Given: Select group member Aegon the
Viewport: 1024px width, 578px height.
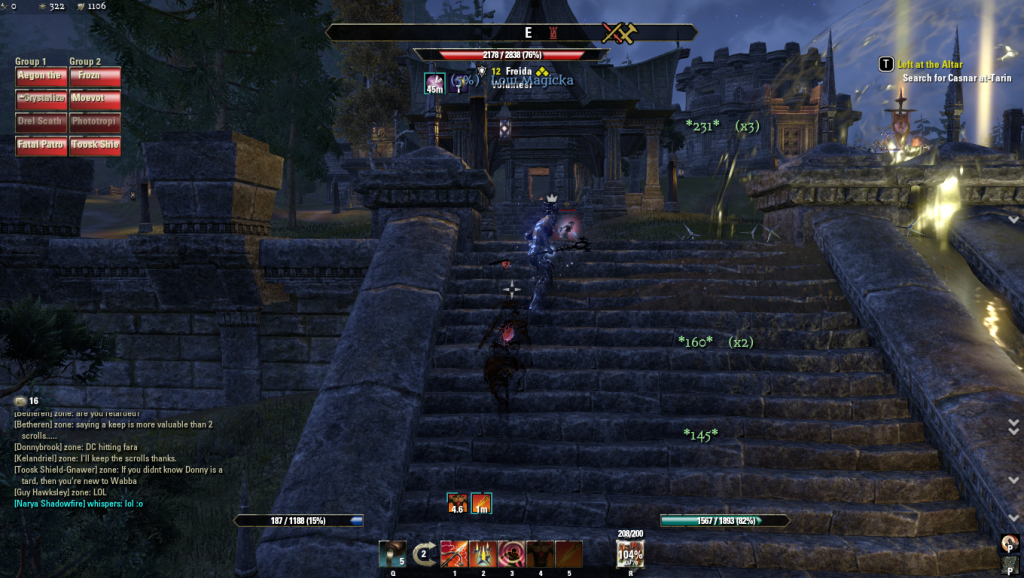Looking at the screenshot, I should 40,76.
